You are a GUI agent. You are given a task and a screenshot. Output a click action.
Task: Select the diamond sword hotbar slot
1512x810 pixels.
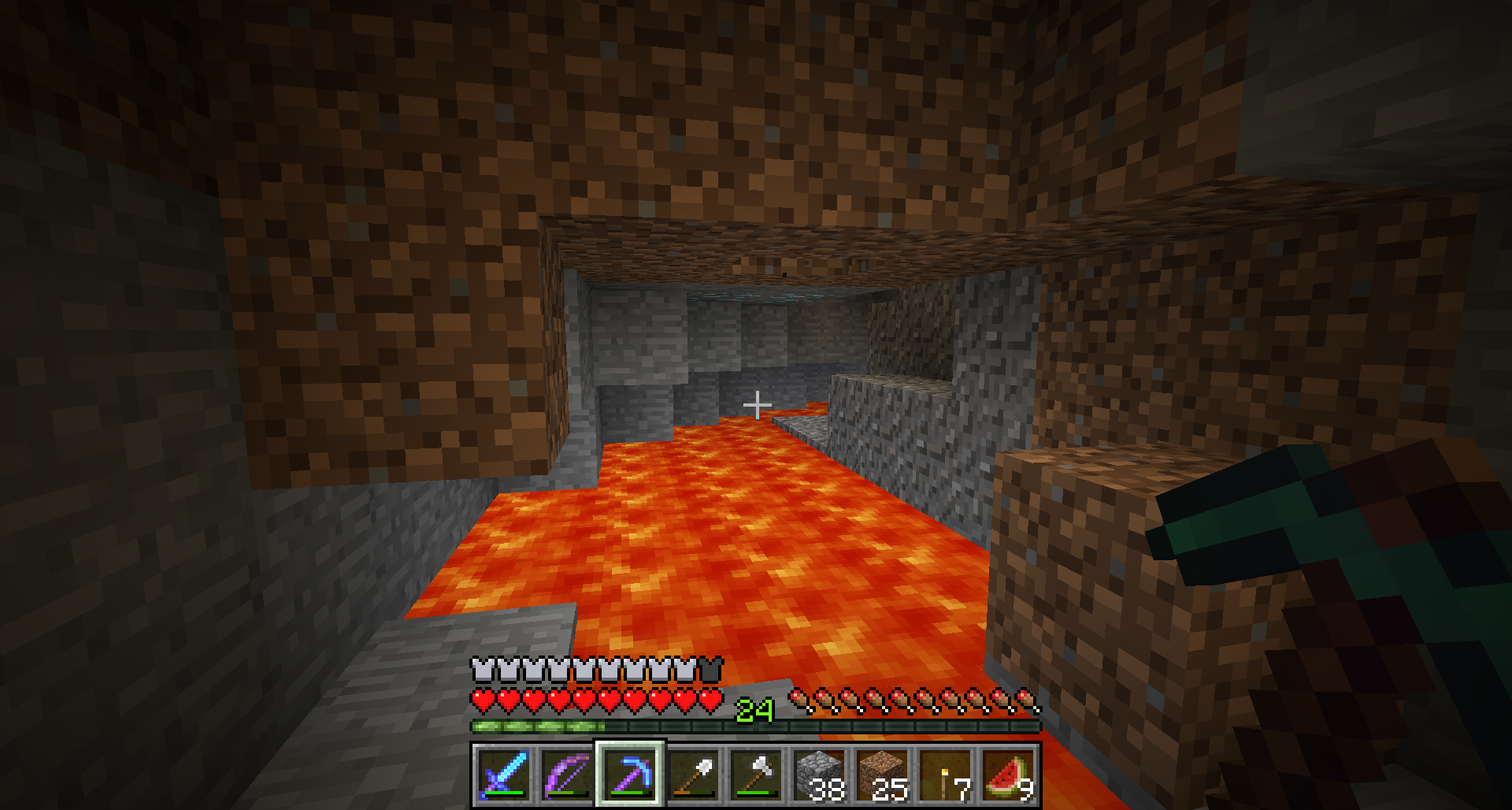tap(504, 775)
